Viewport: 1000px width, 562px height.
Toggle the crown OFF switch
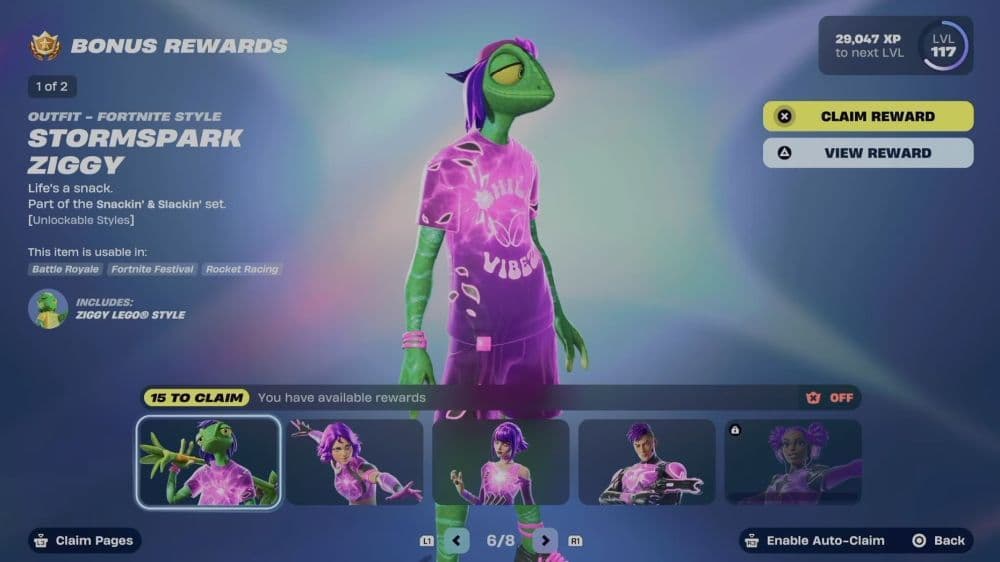pyautogui.click(x=830, y=398)
